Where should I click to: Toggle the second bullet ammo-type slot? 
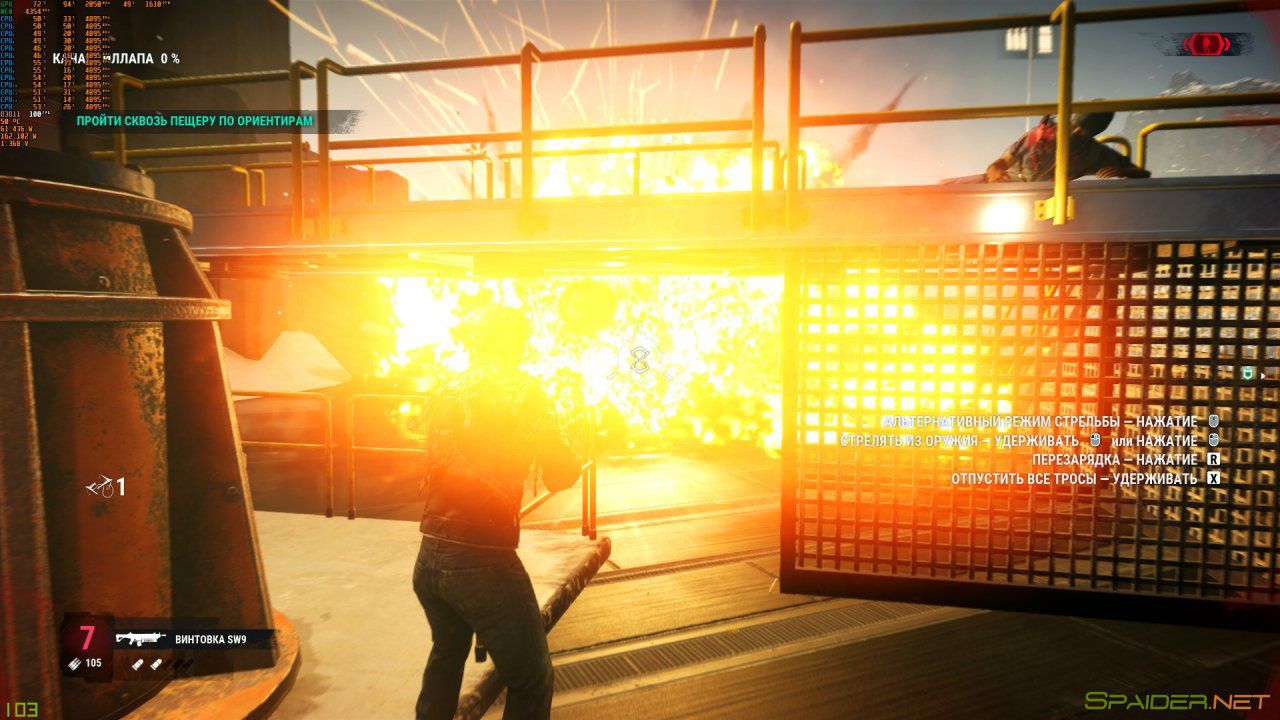pyautogui.click(x=157, y=664)
